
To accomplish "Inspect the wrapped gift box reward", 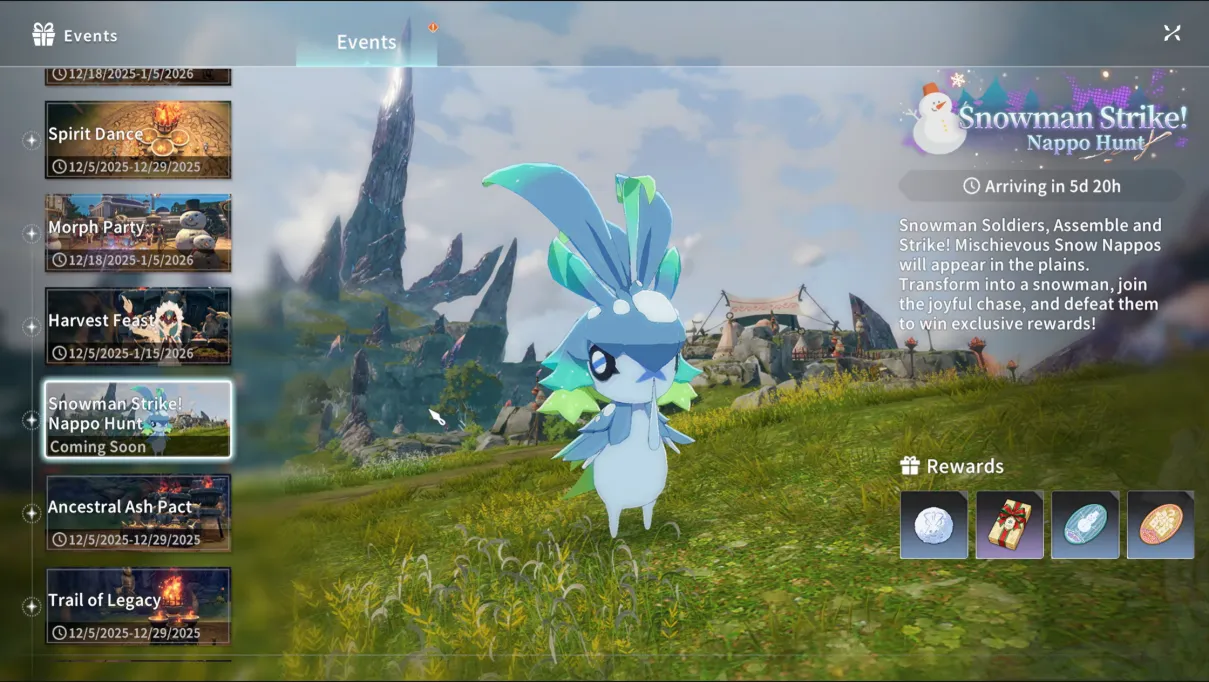I will pyautogui.click(x=1010, y=524).
